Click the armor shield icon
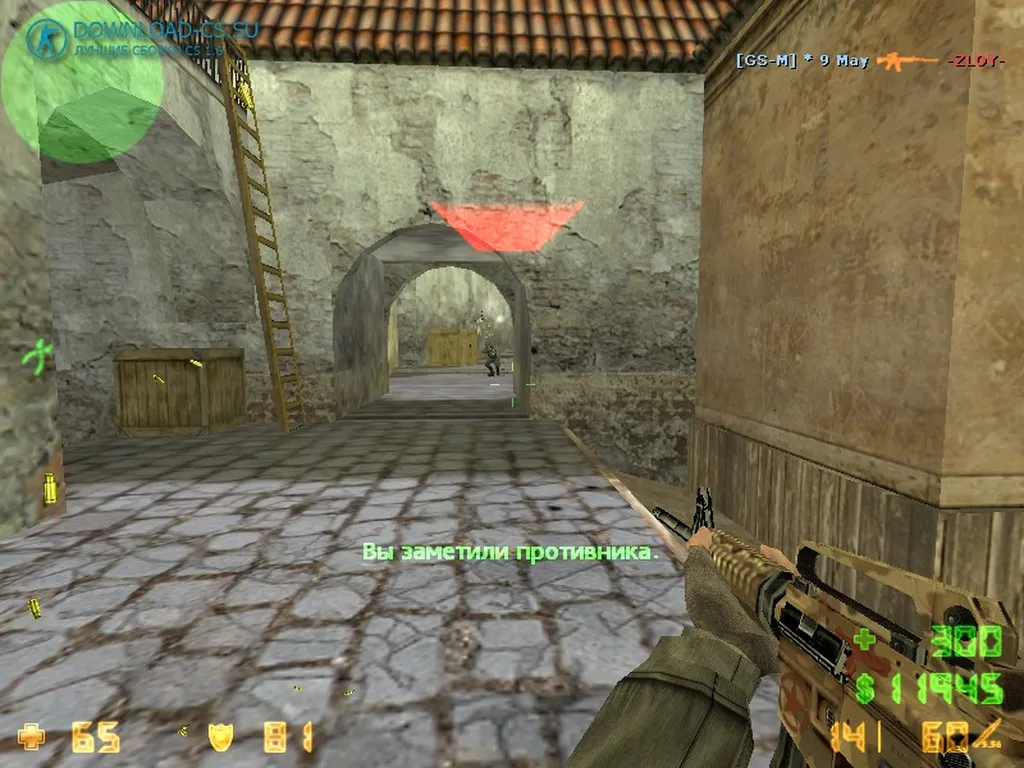 coord(219,738)
